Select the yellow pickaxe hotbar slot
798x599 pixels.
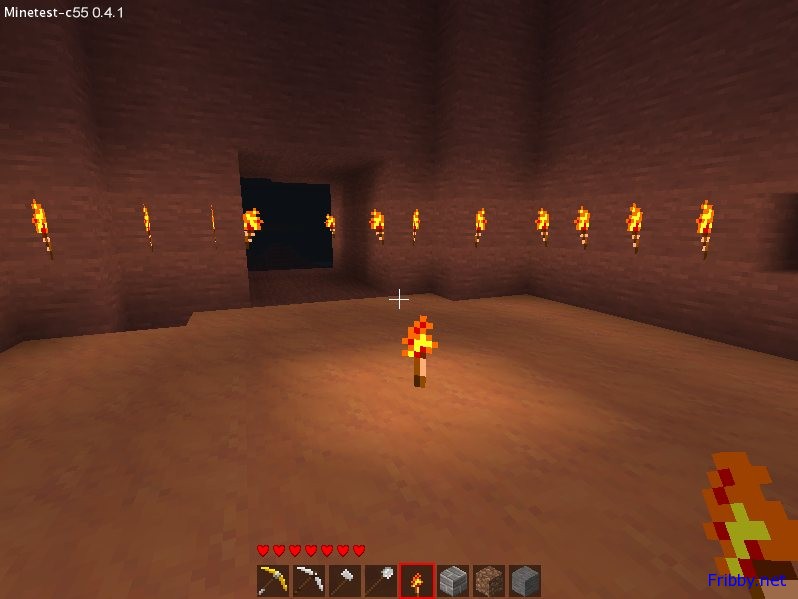(273, 581)
